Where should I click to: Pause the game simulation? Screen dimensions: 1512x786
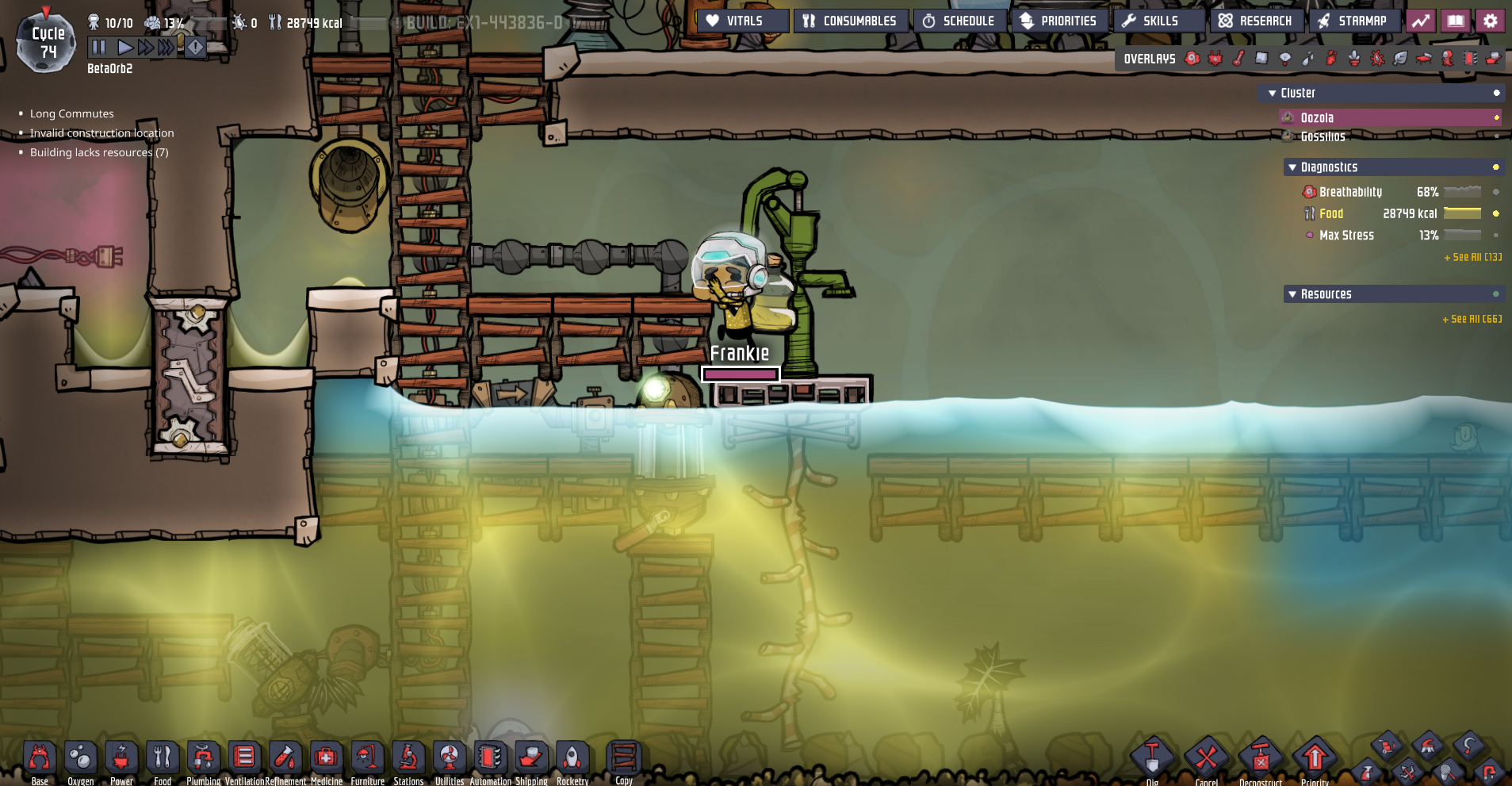[x=98, y=47]
